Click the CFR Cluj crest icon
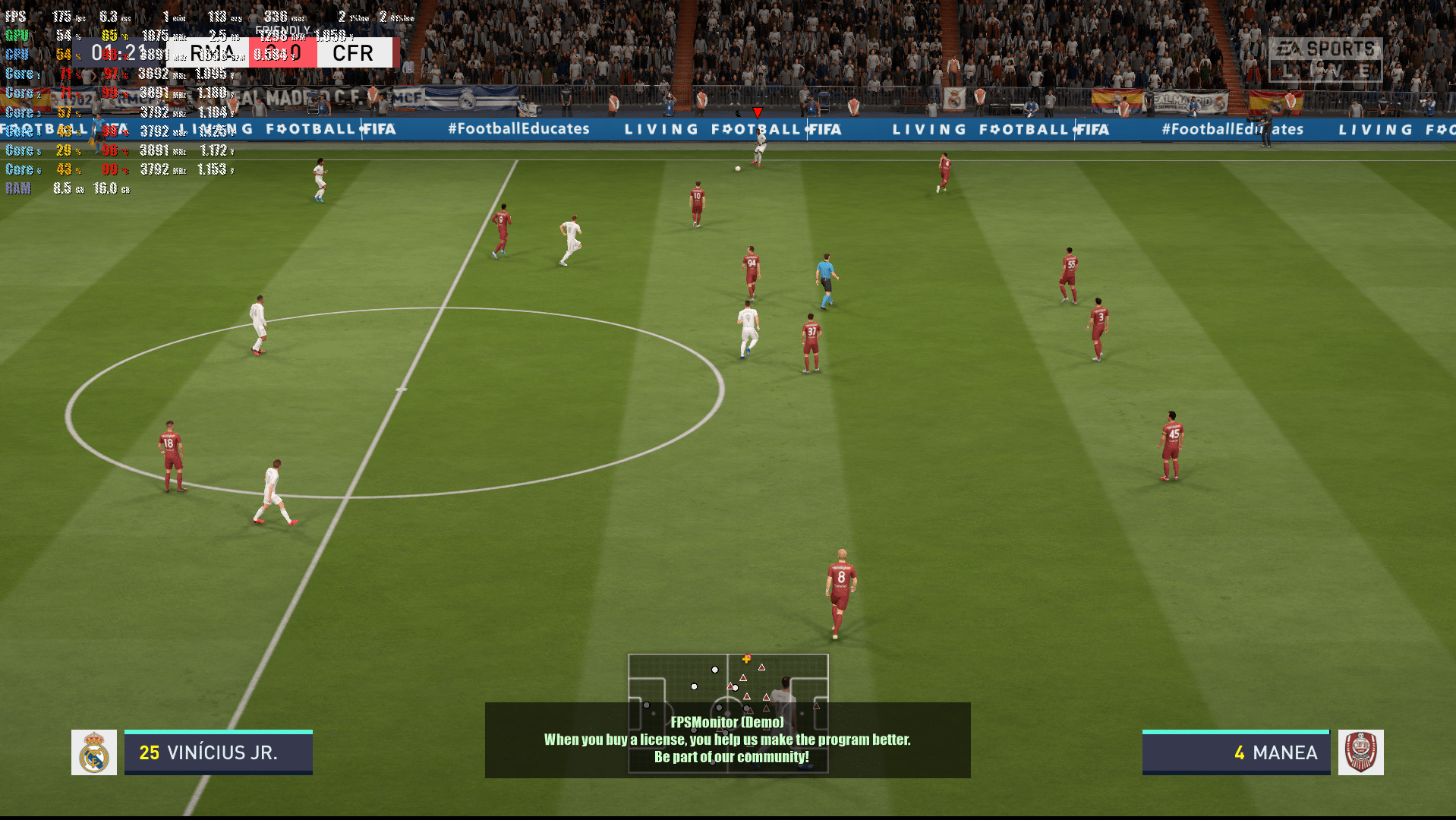The width and height of the screenshot is (1456, 820). point(1360,752)
